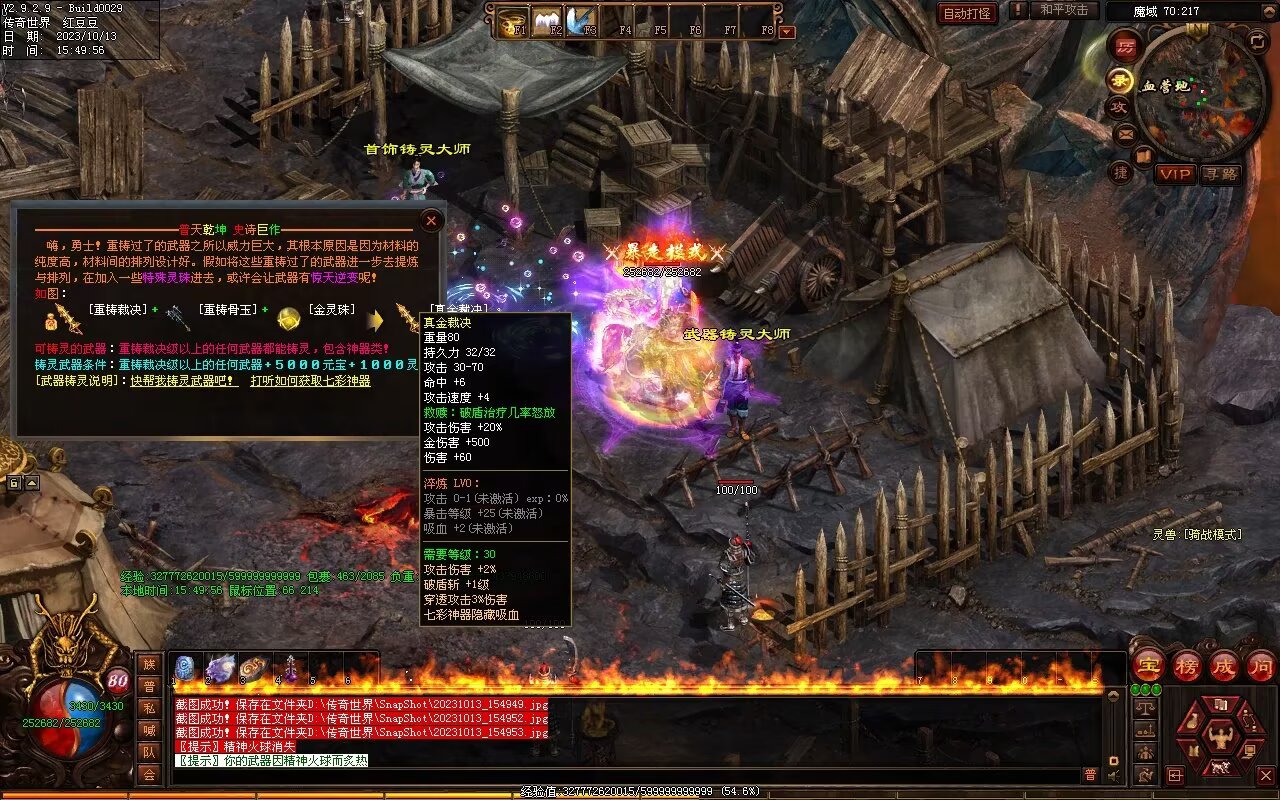Activate 寻路 pathfinding
1280x800 pixels.
tap(1221, 174)
